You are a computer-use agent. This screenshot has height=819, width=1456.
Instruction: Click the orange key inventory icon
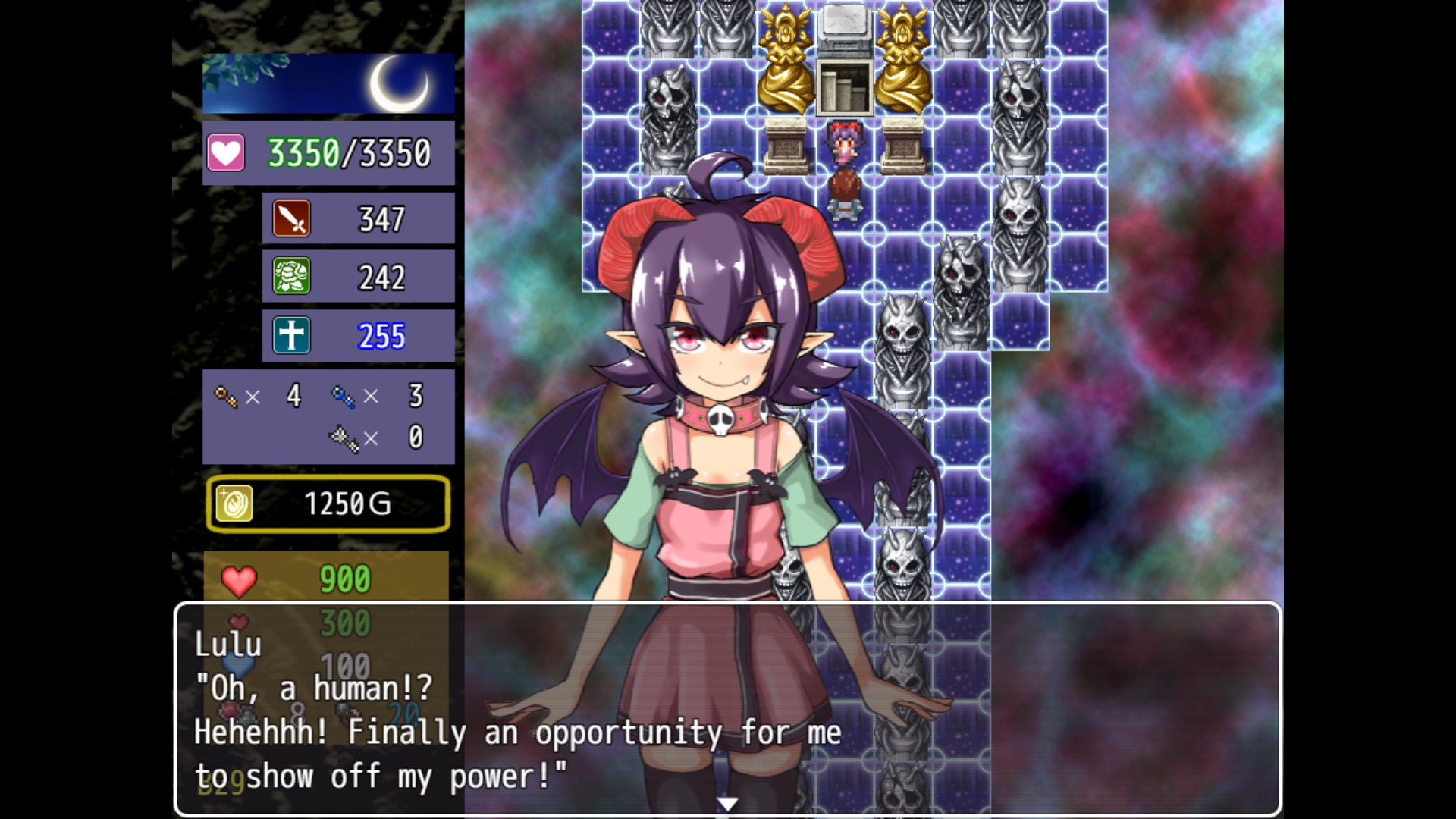[x=225, y=396]
